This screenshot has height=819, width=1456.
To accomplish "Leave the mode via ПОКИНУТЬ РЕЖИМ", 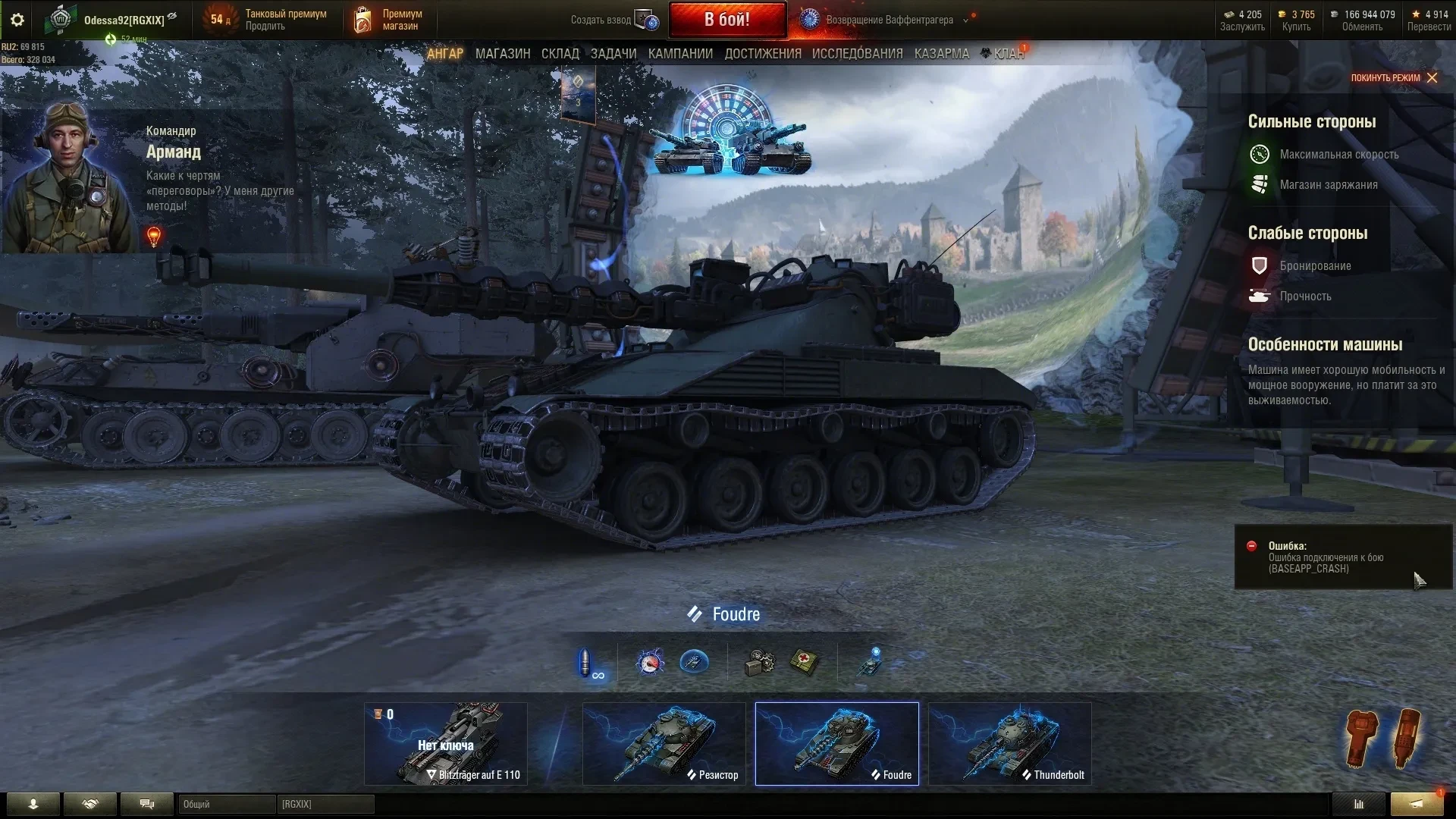I will click(1393, 77).
